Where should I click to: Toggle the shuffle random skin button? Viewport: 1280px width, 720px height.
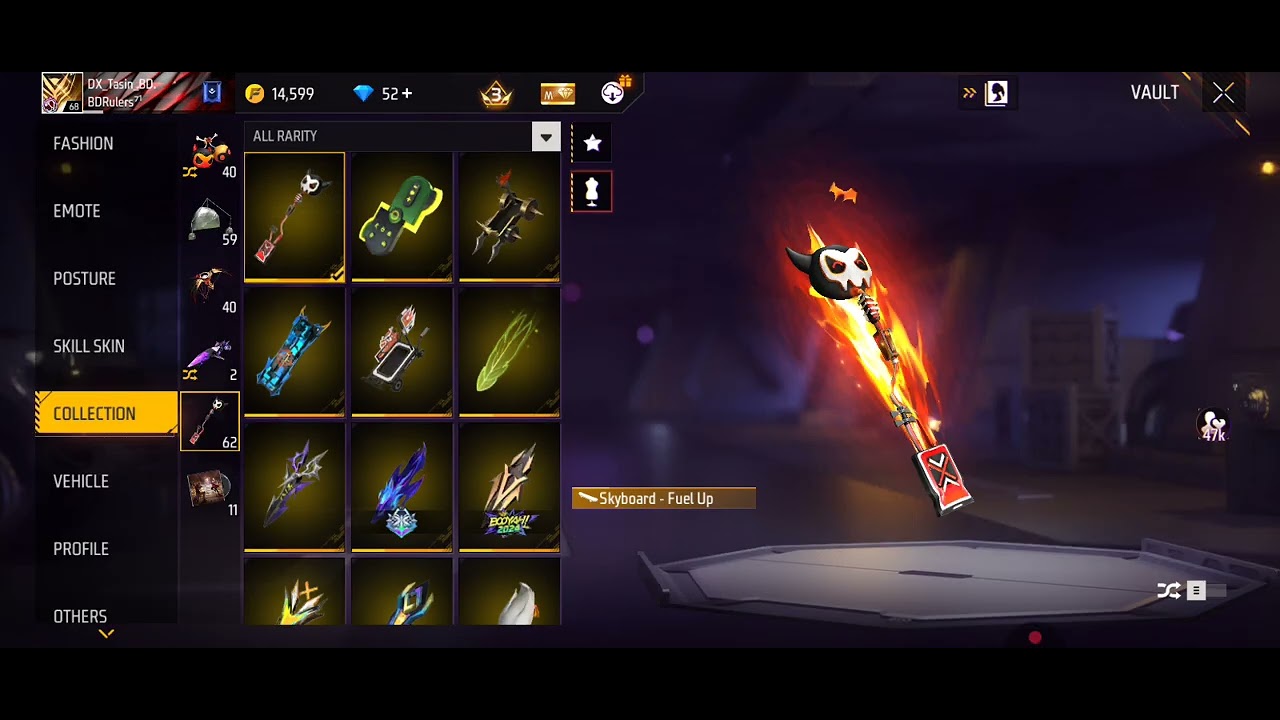click(x=1169, y=591)
